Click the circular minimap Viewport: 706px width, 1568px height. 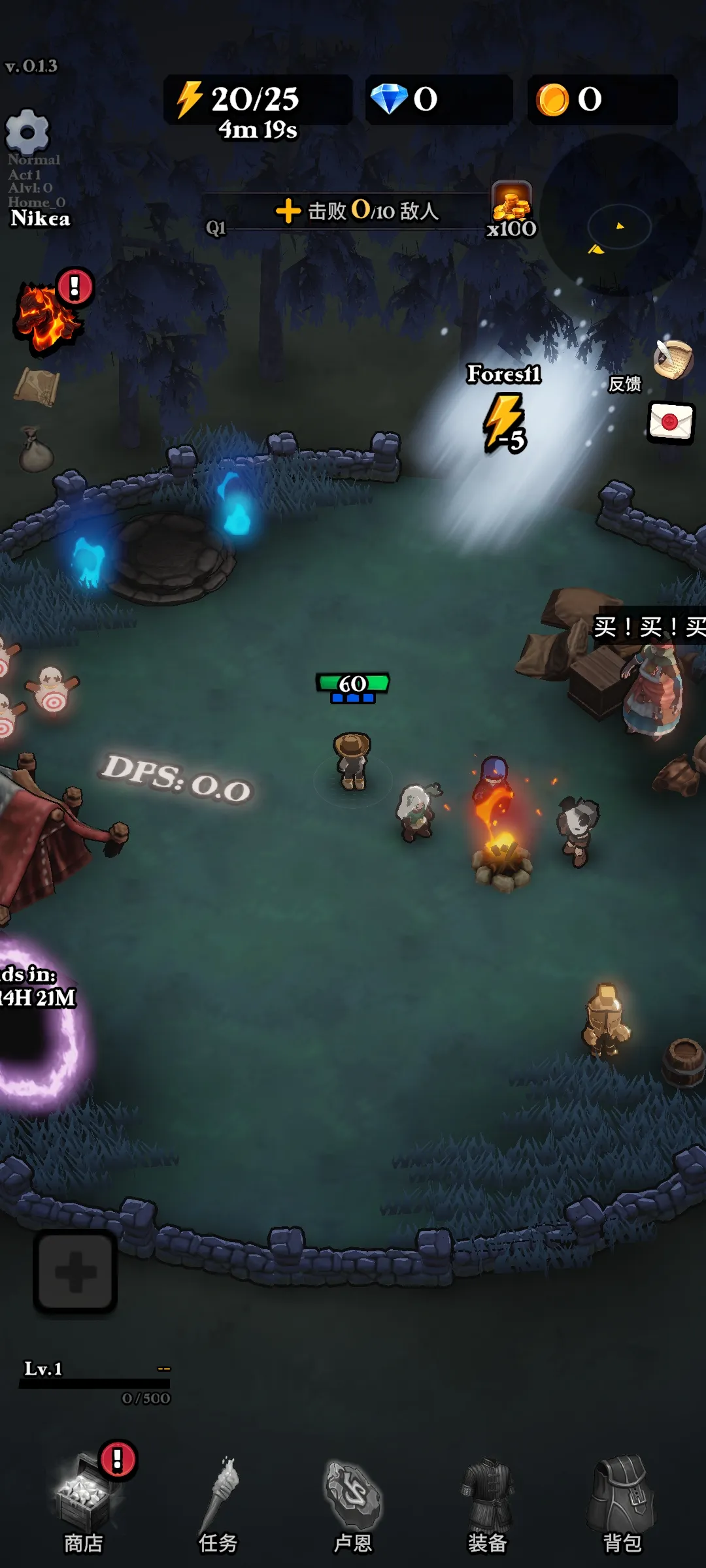pos(620,217)
